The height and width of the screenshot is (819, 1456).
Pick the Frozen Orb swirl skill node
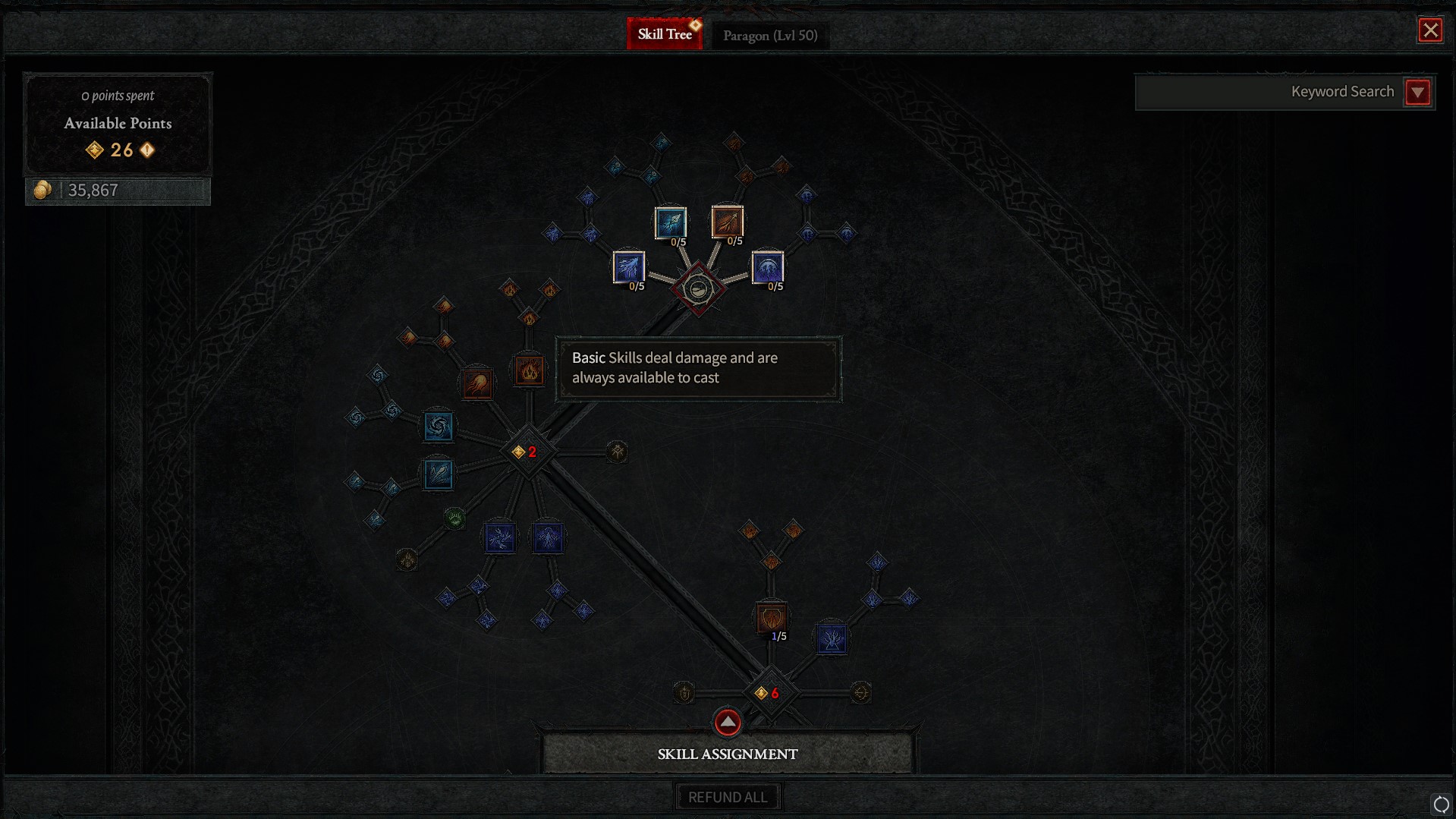(x=438, y=427)
